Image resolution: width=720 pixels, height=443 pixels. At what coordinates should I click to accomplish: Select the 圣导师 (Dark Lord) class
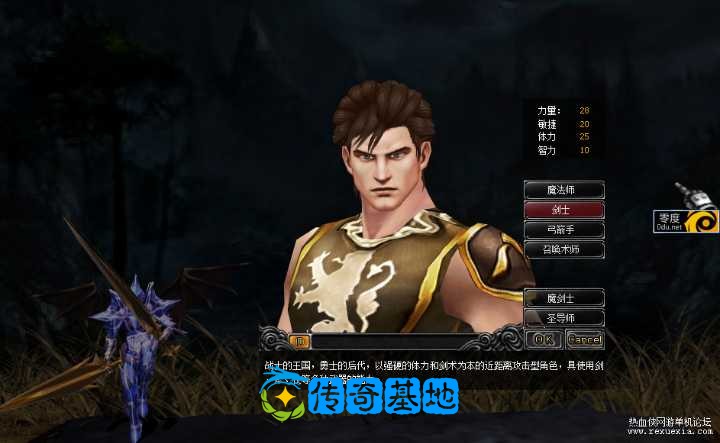564,317
